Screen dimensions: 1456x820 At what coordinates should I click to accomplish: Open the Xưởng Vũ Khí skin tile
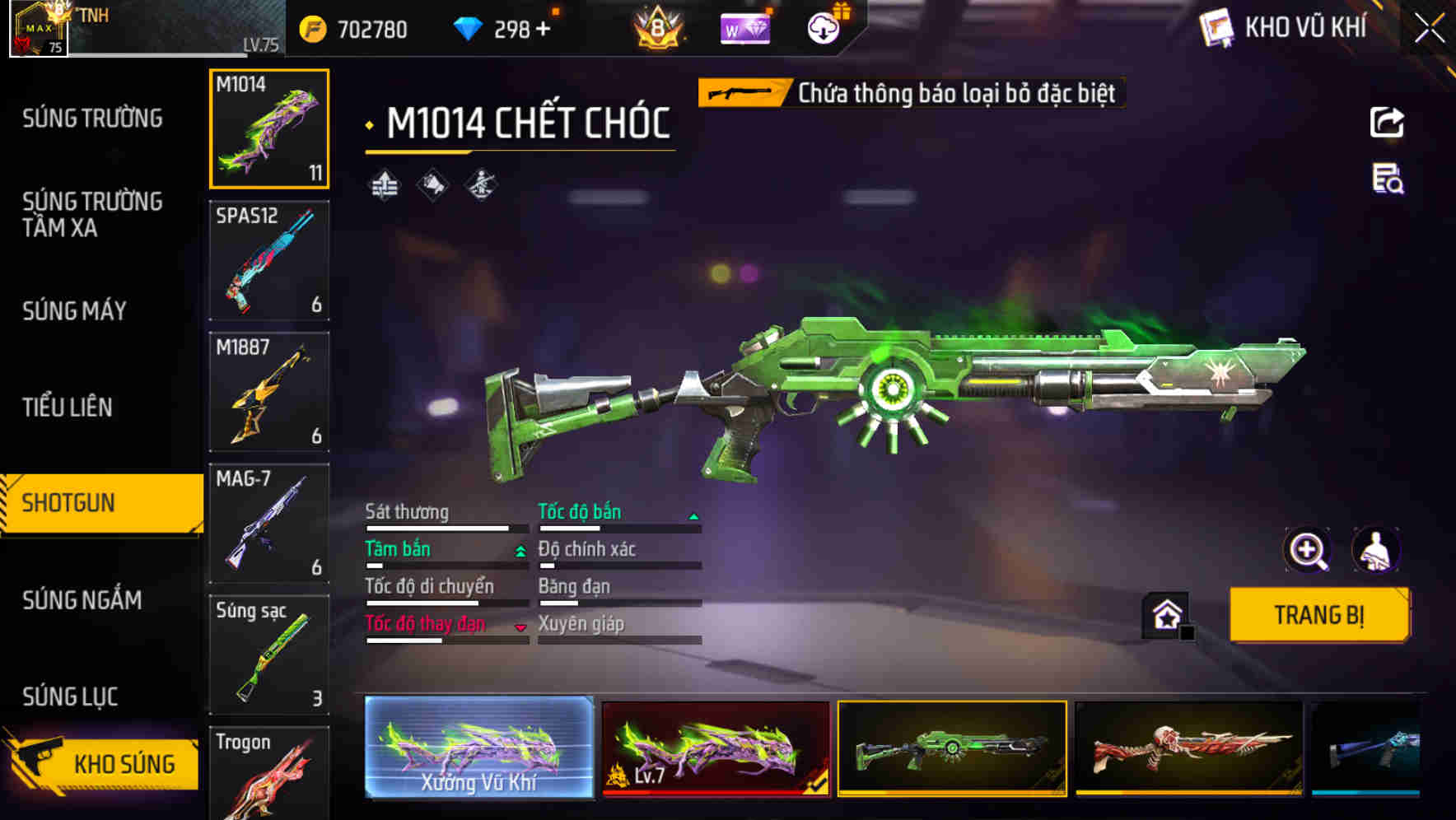click(x=478, y=748)
